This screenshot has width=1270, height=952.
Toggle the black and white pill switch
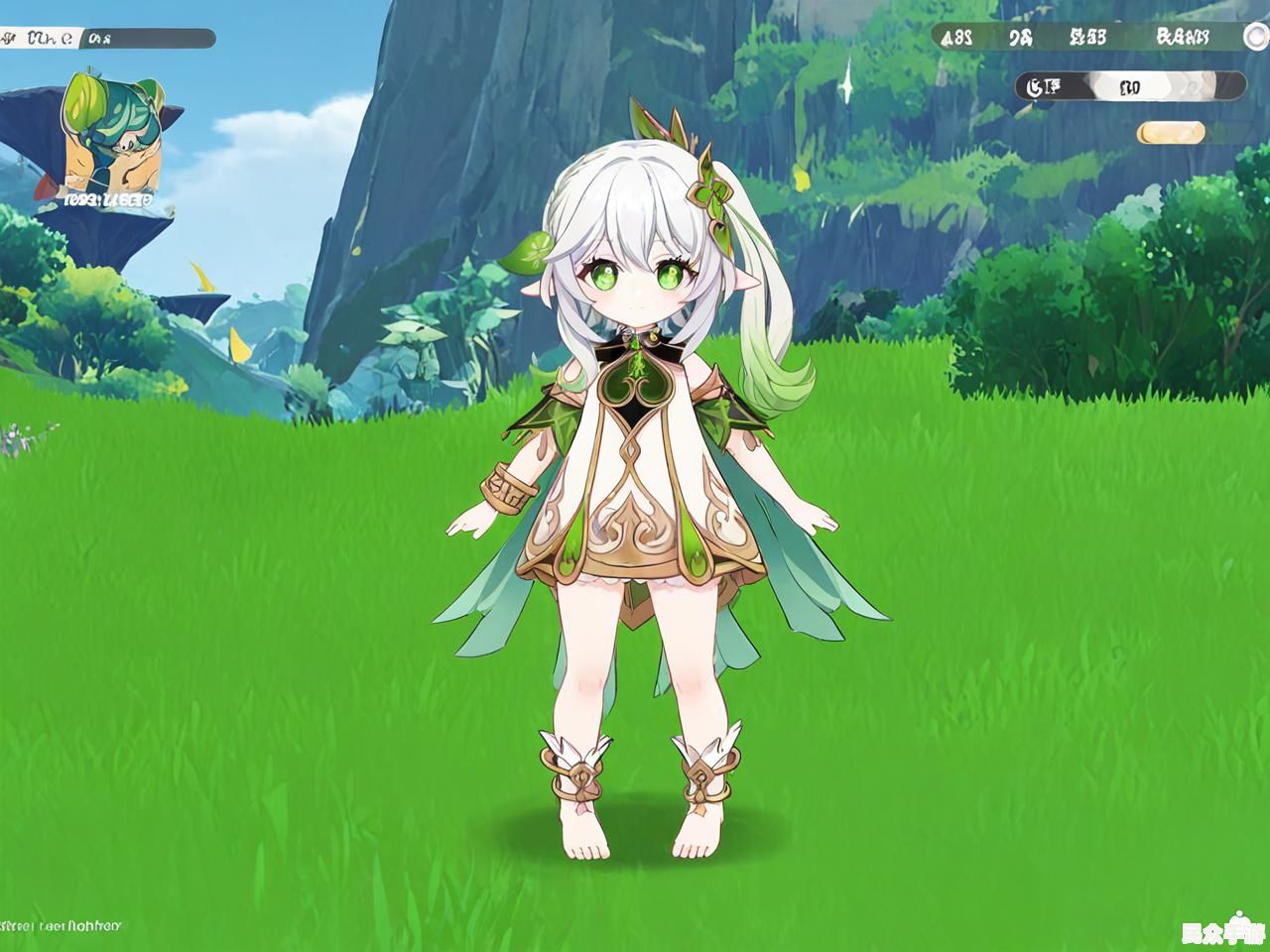[x=1131, y=86]
